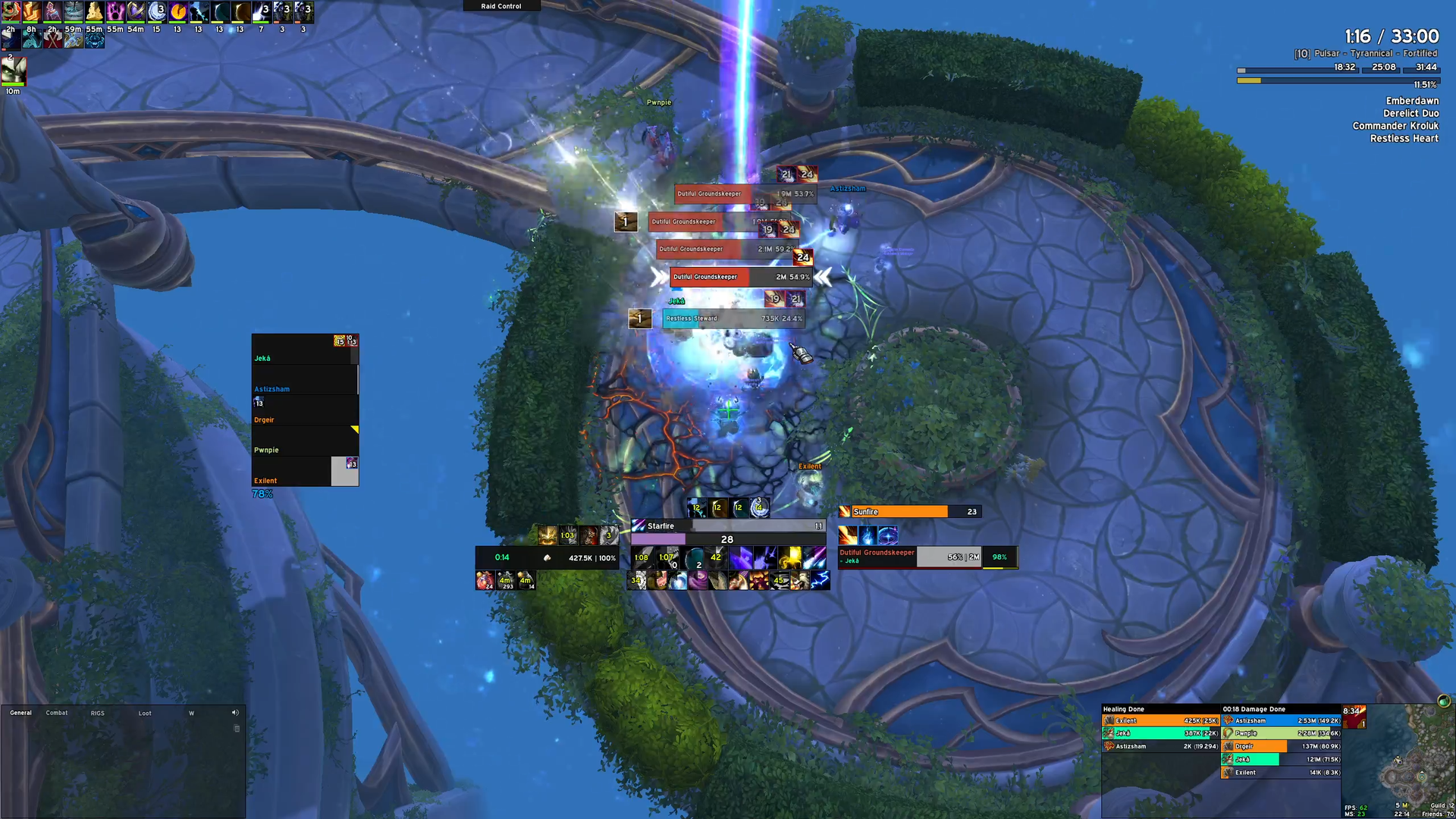The width and height of the screenshot is (1456, 819).
Task: Click the cheese wedge buff icon
Action: (x=94, y=11)
